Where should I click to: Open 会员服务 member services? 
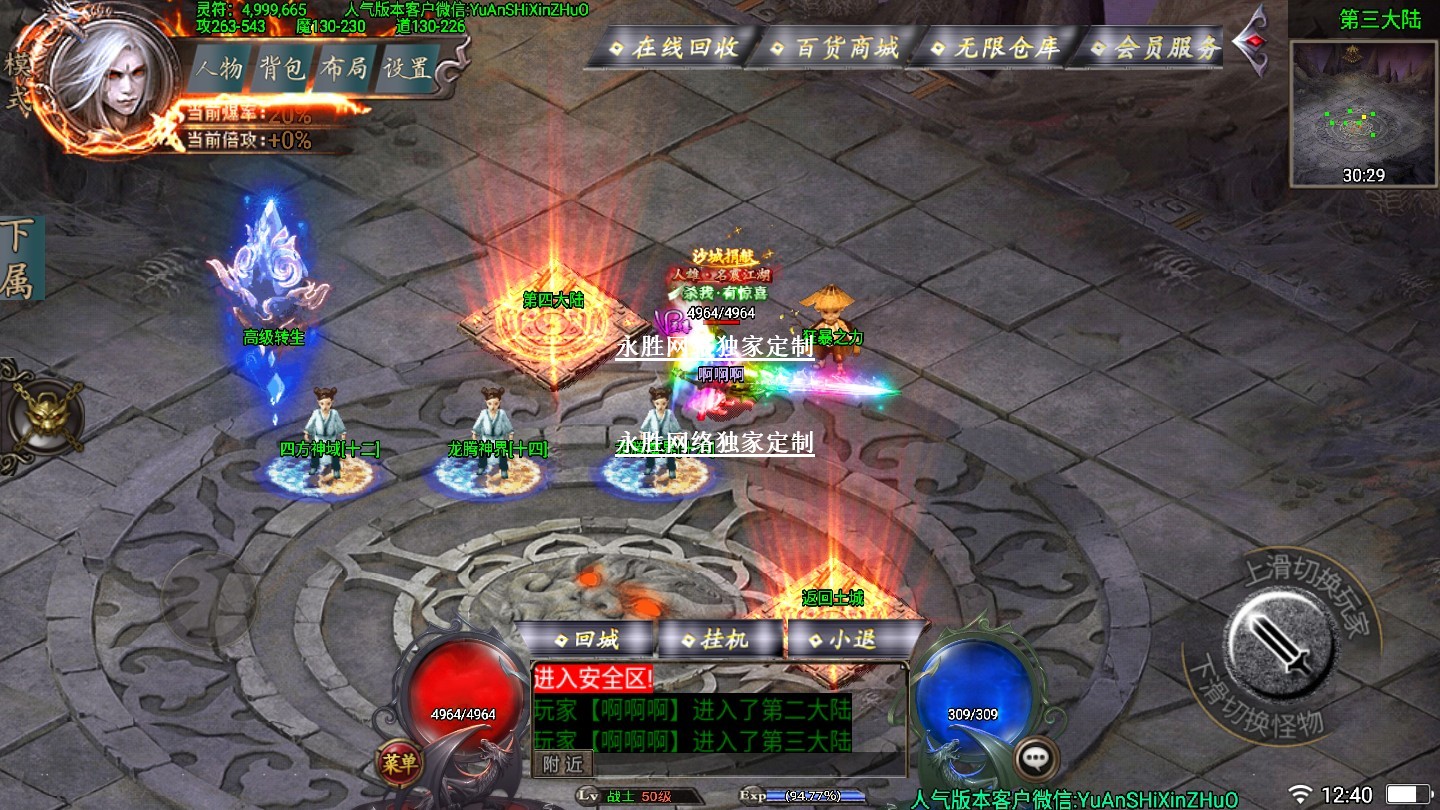tap(1154, 48)
